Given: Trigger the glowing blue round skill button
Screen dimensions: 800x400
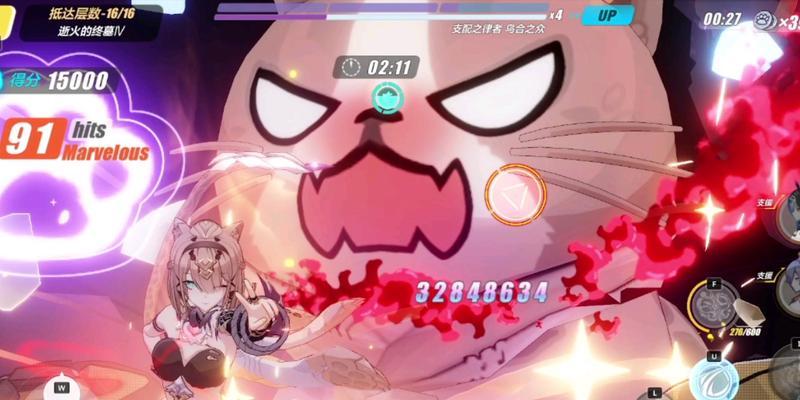Looking at the screenshot, I should click(717, 380).
